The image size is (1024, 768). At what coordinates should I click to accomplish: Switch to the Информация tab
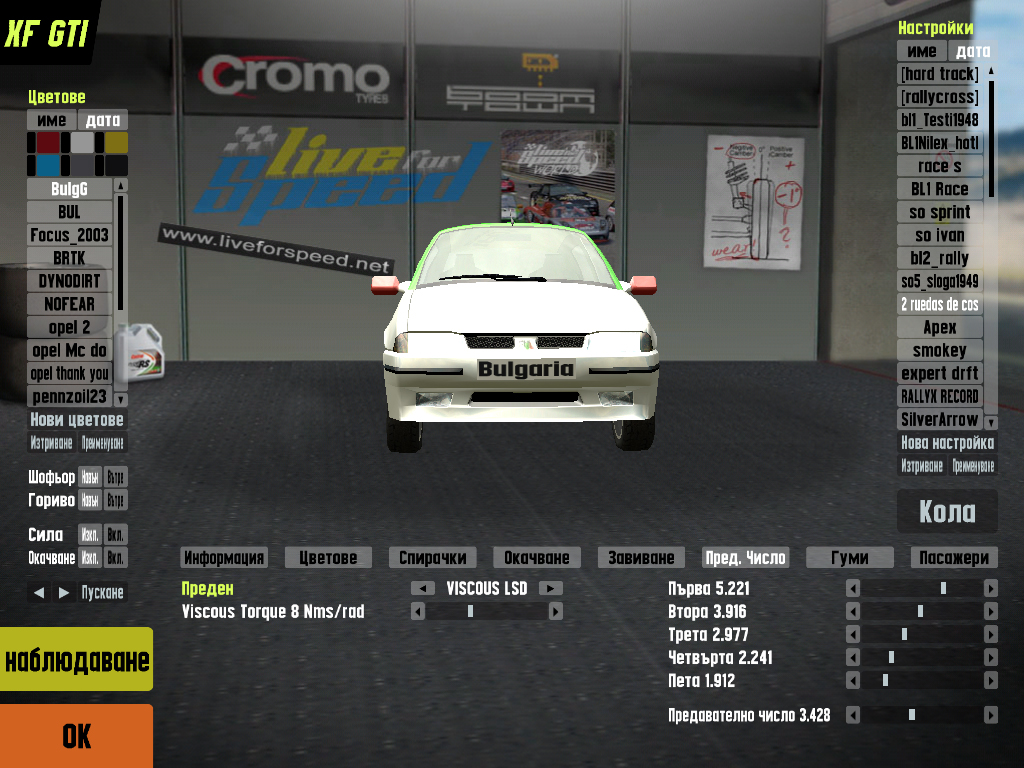[x=224, y=558]
